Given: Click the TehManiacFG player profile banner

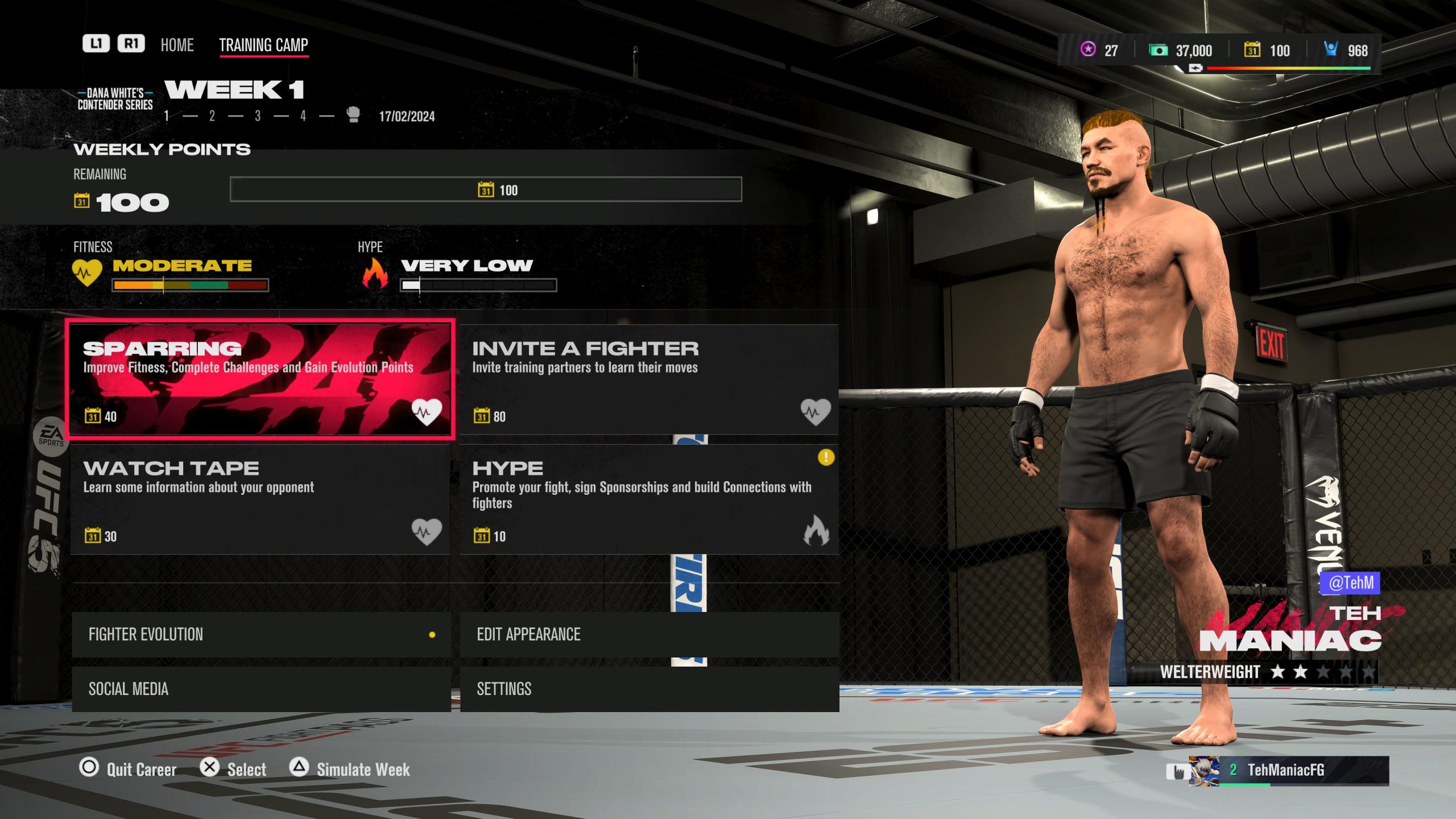Looking at the screenshot, I should (x=1288, y=771).
